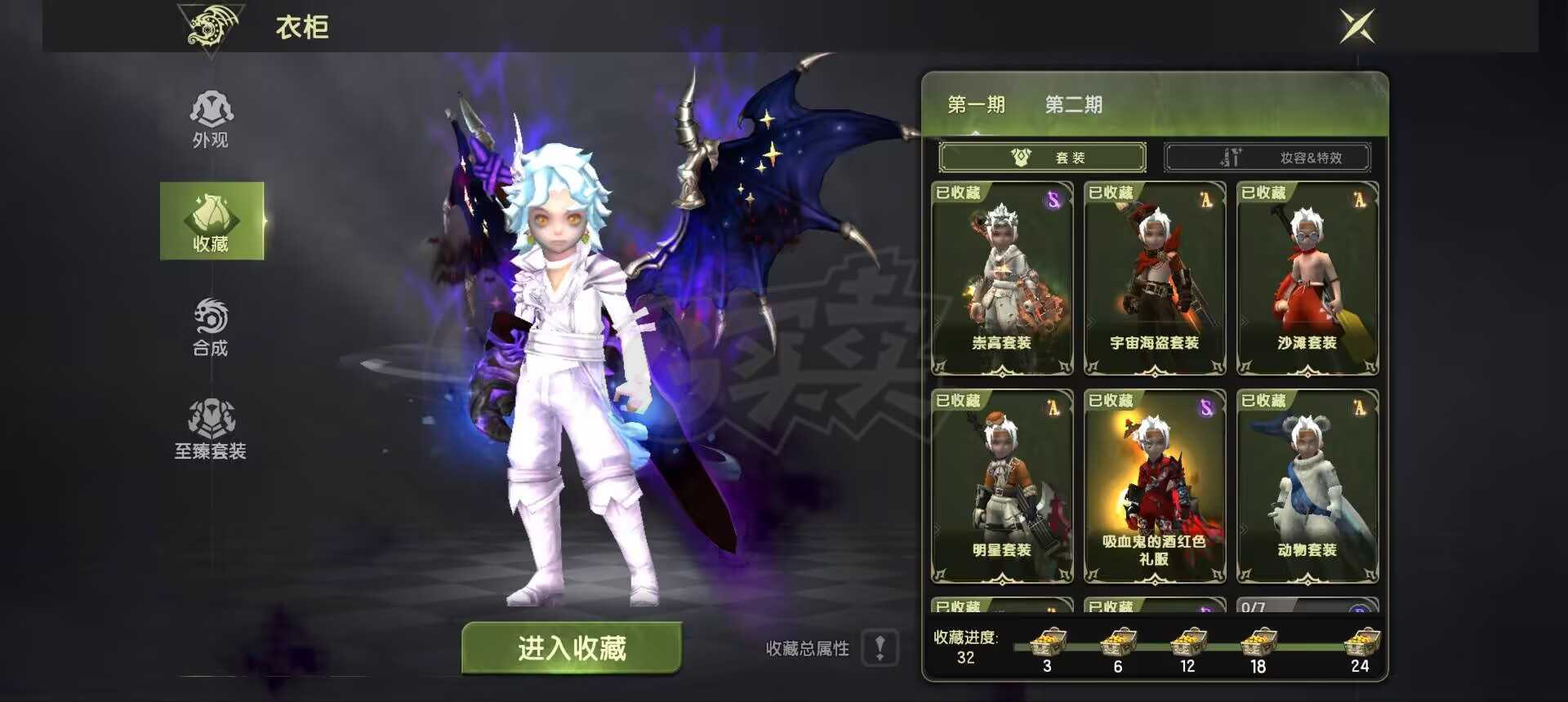Screen dimensions: 1568x702
Task: Select the 第一期 tab
Action: coord(975,104)
